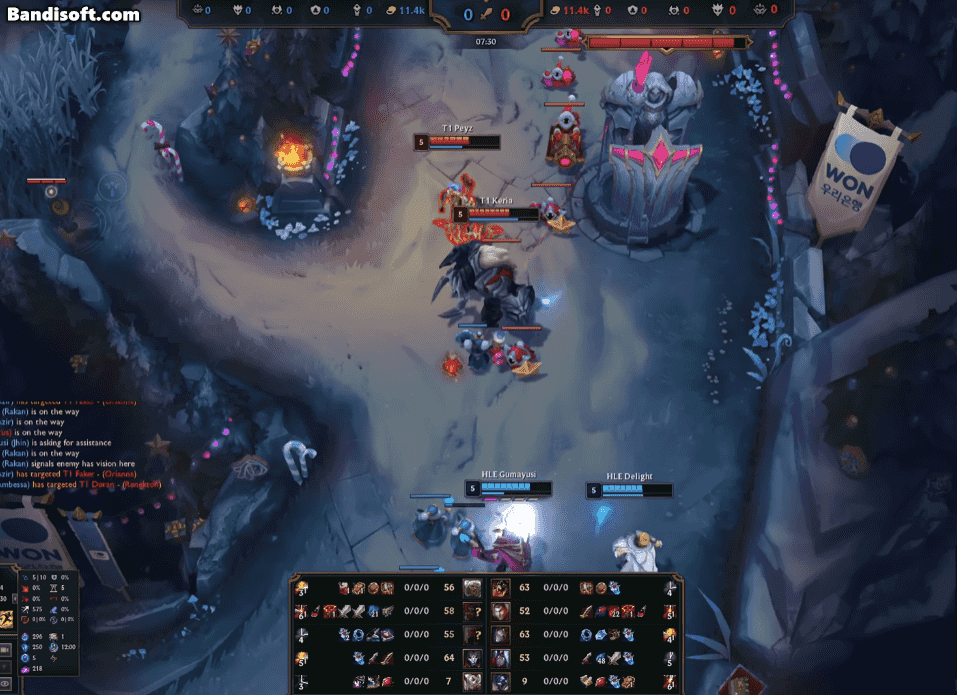Toggle the eye icon vision button

tap(5, 683)
